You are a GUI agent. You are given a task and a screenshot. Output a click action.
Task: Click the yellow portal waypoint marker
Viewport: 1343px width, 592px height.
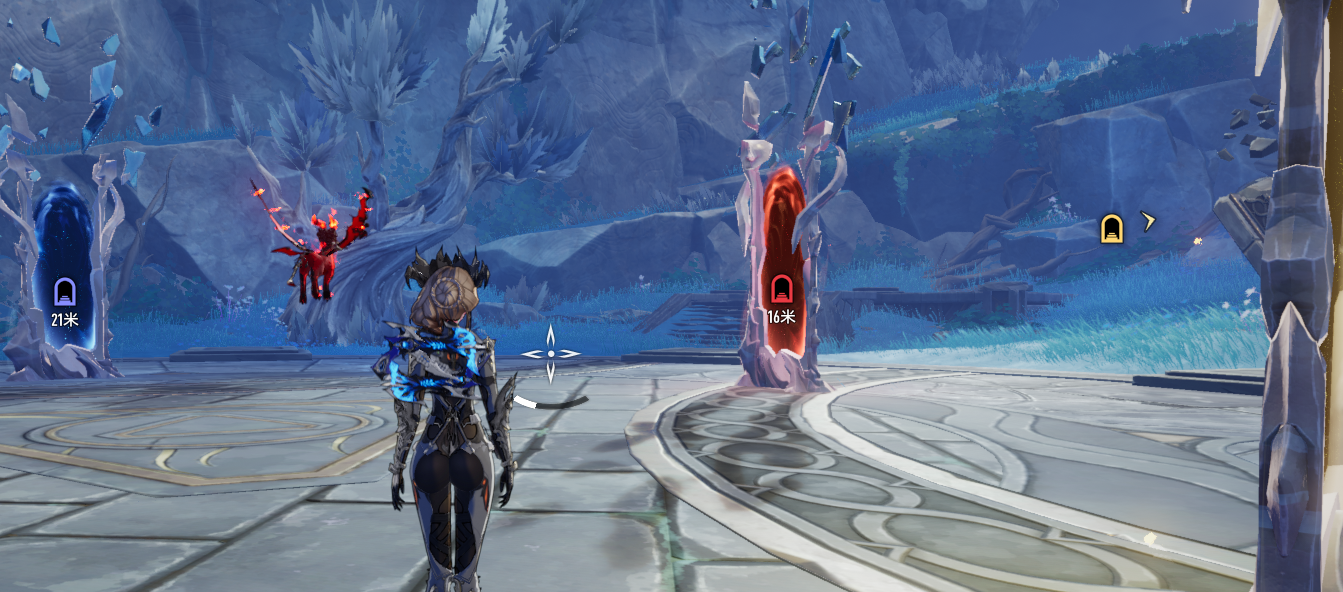pyautogui.click(x=1110, y=229)
